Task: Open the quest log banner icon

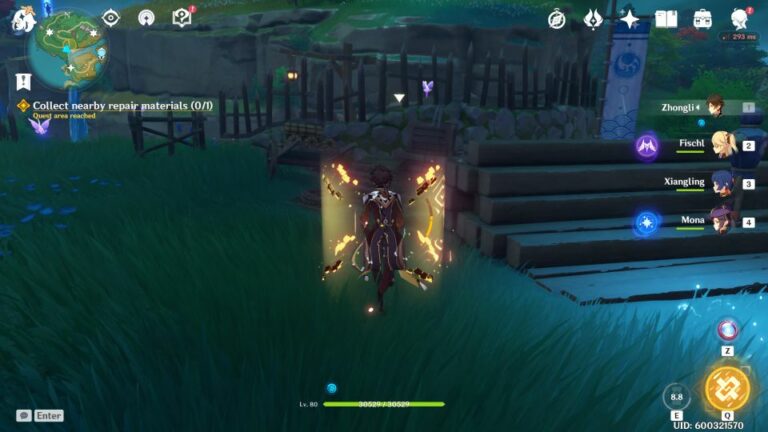Action: [19, 80]
